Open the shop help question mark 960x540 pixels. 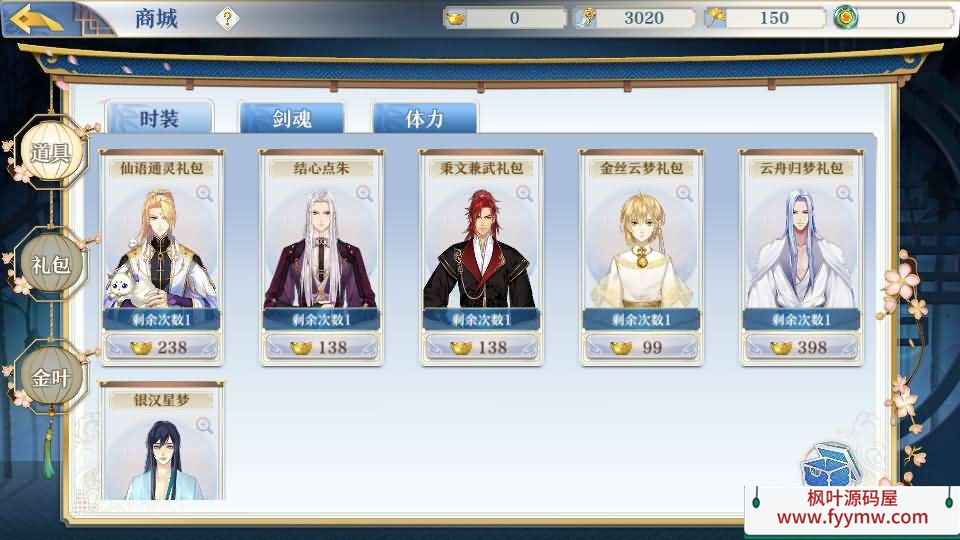pos(228,18)
